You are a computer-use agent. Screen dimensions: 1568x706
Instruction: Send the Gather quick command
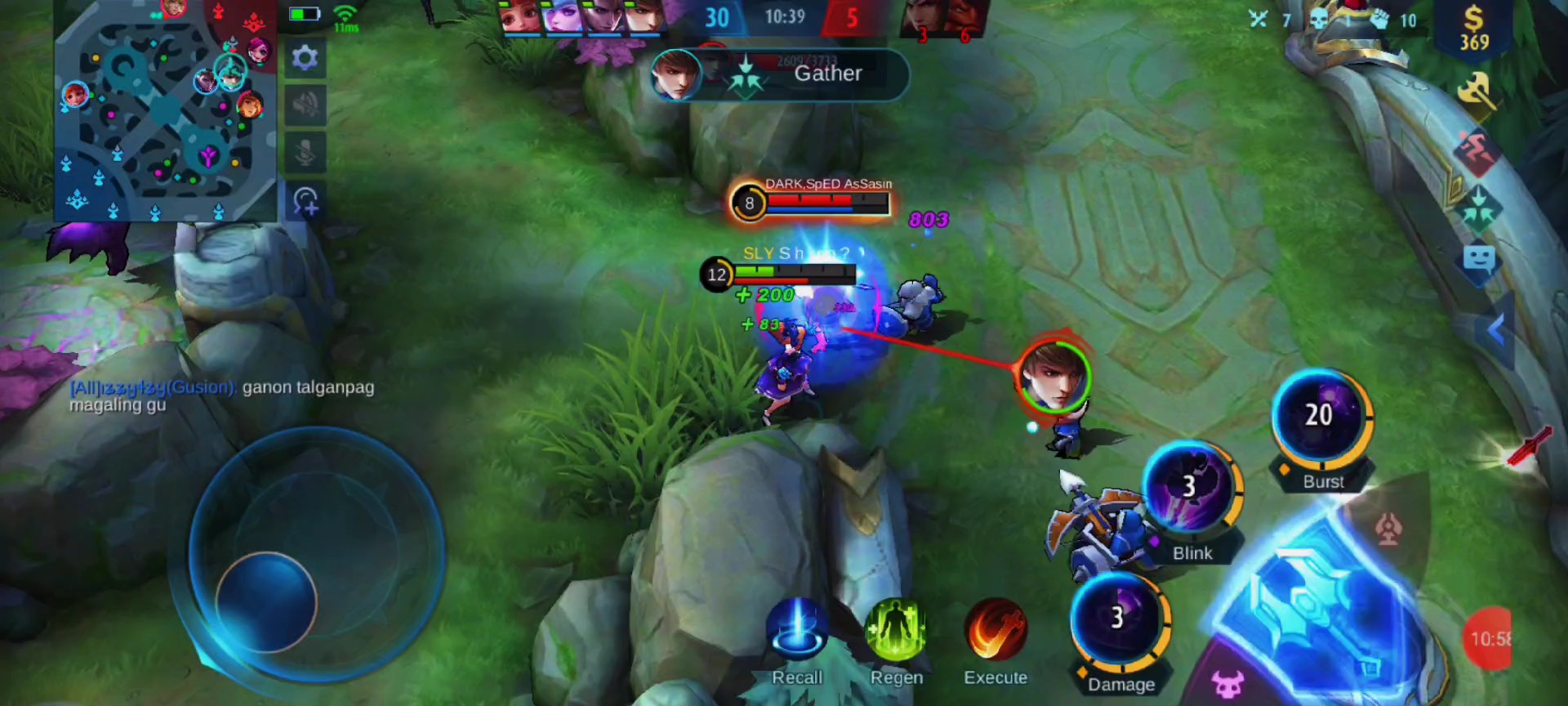tap(780, 74)
